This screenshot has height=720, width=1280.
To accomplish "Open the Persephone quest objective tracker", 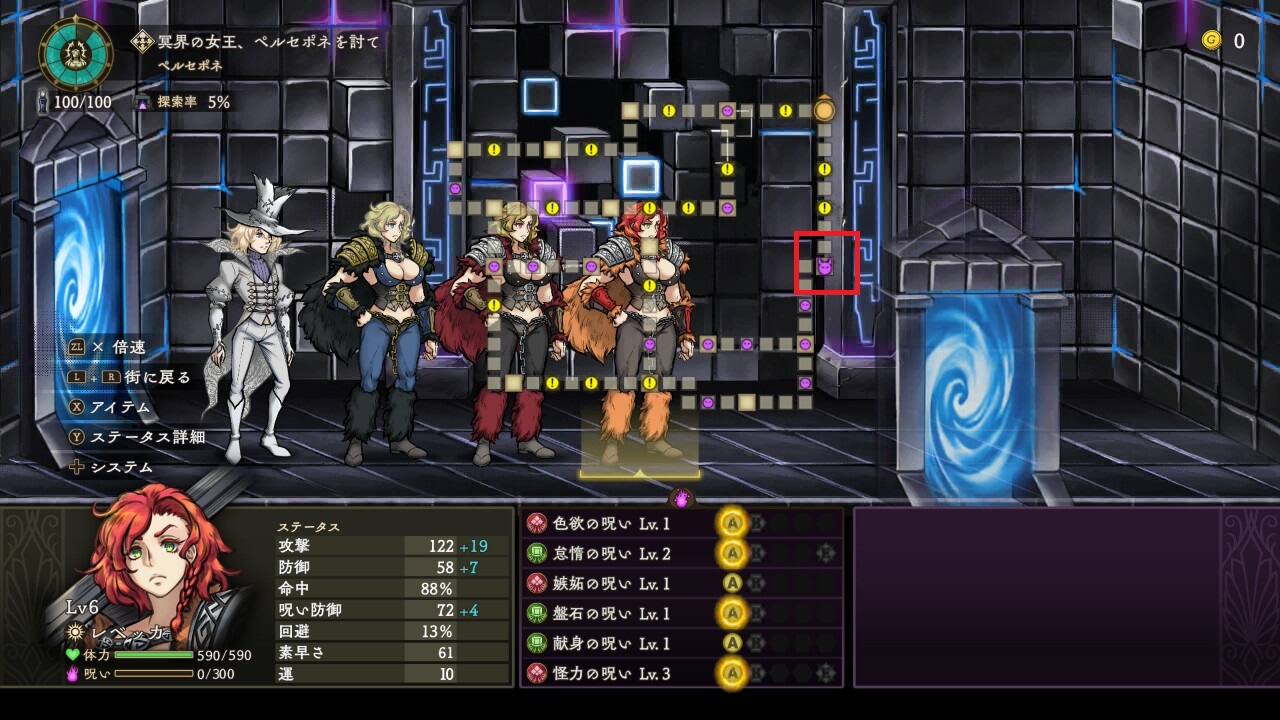I will (x=256, y=42).
